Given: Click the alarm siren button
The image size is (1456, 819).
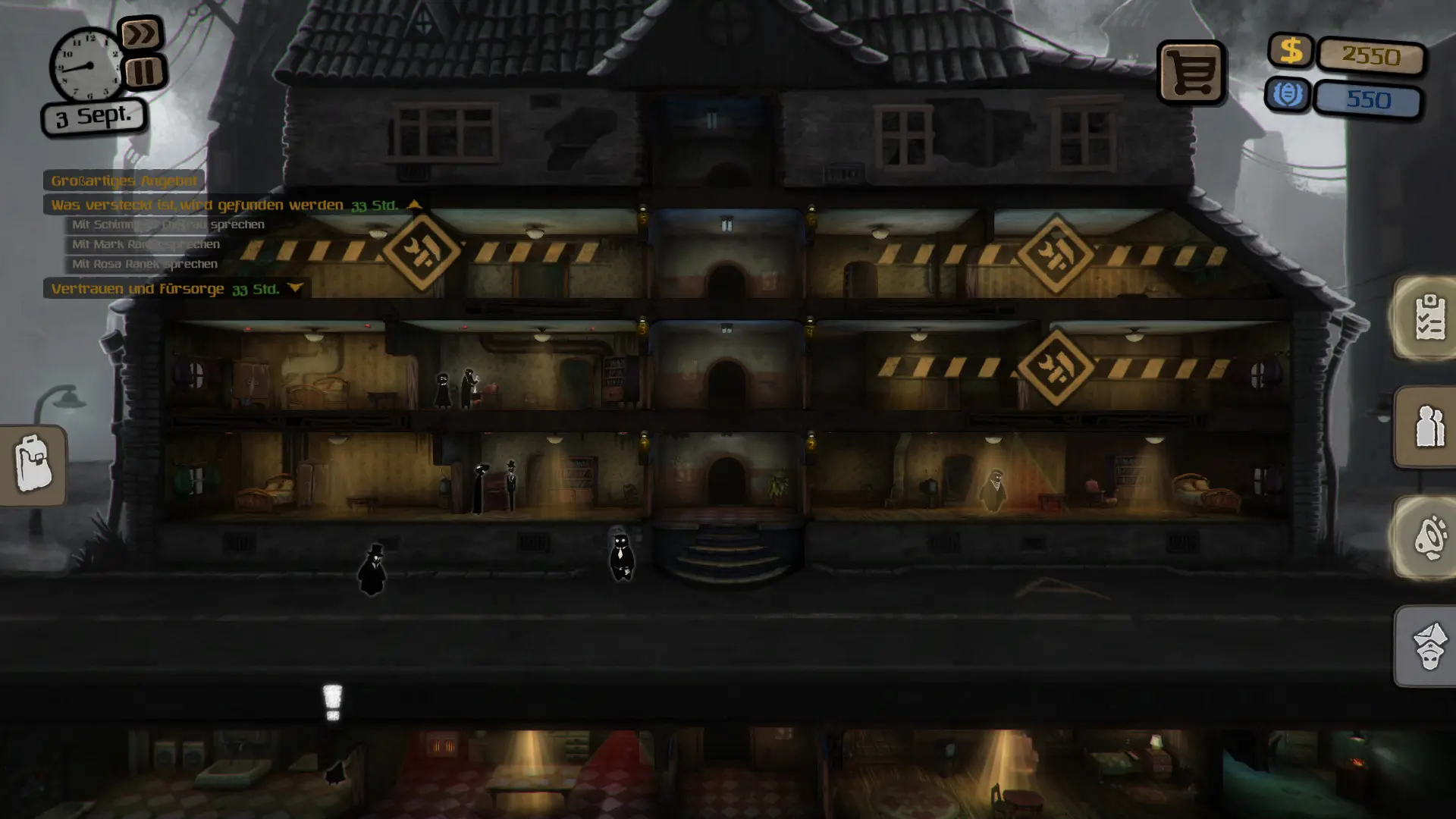Looking at the screenshot, I should [x=1429, y=537].
